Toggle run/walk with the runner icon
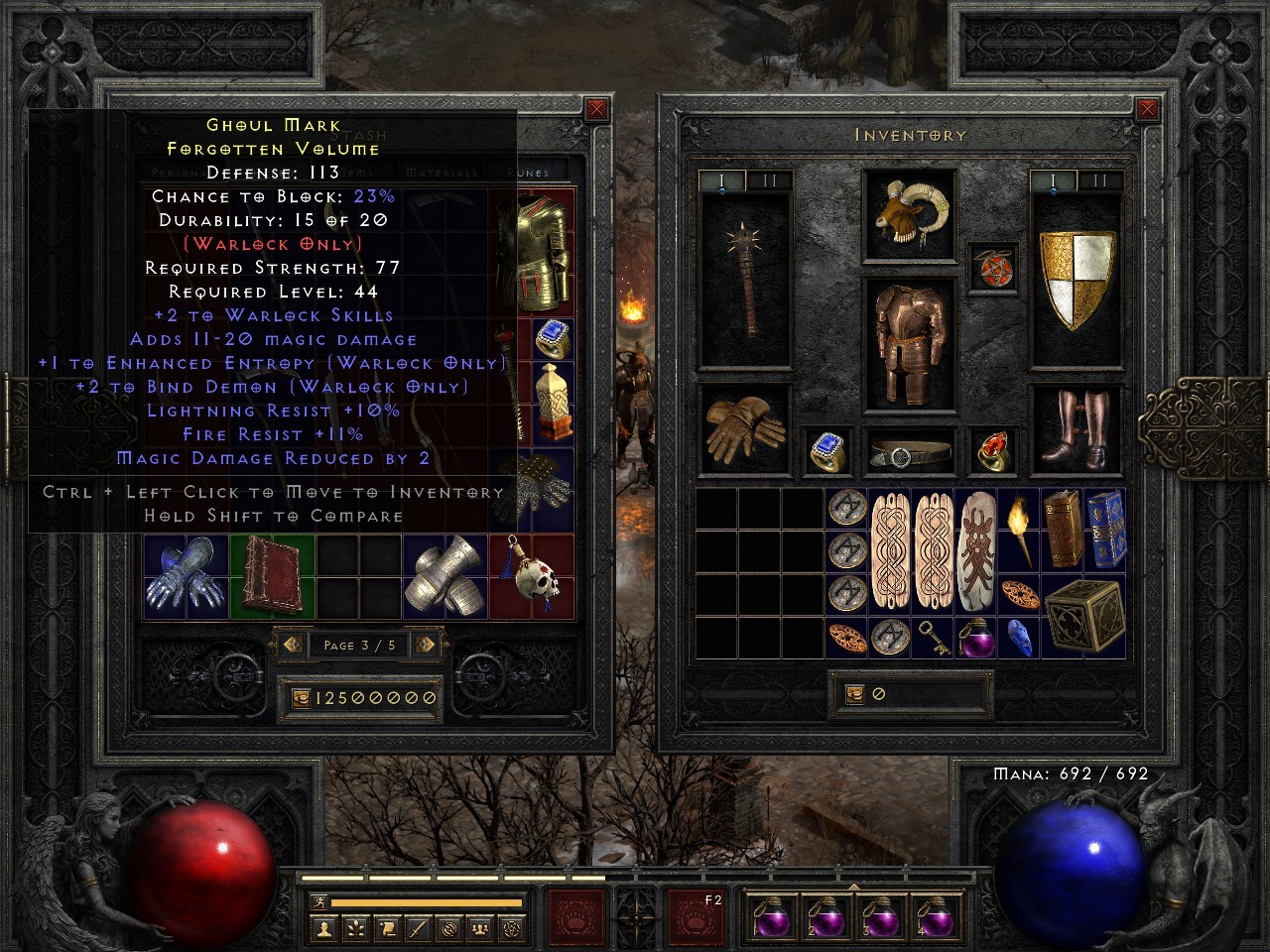This screenshot has width=1270, height=952. click(319, 902)
